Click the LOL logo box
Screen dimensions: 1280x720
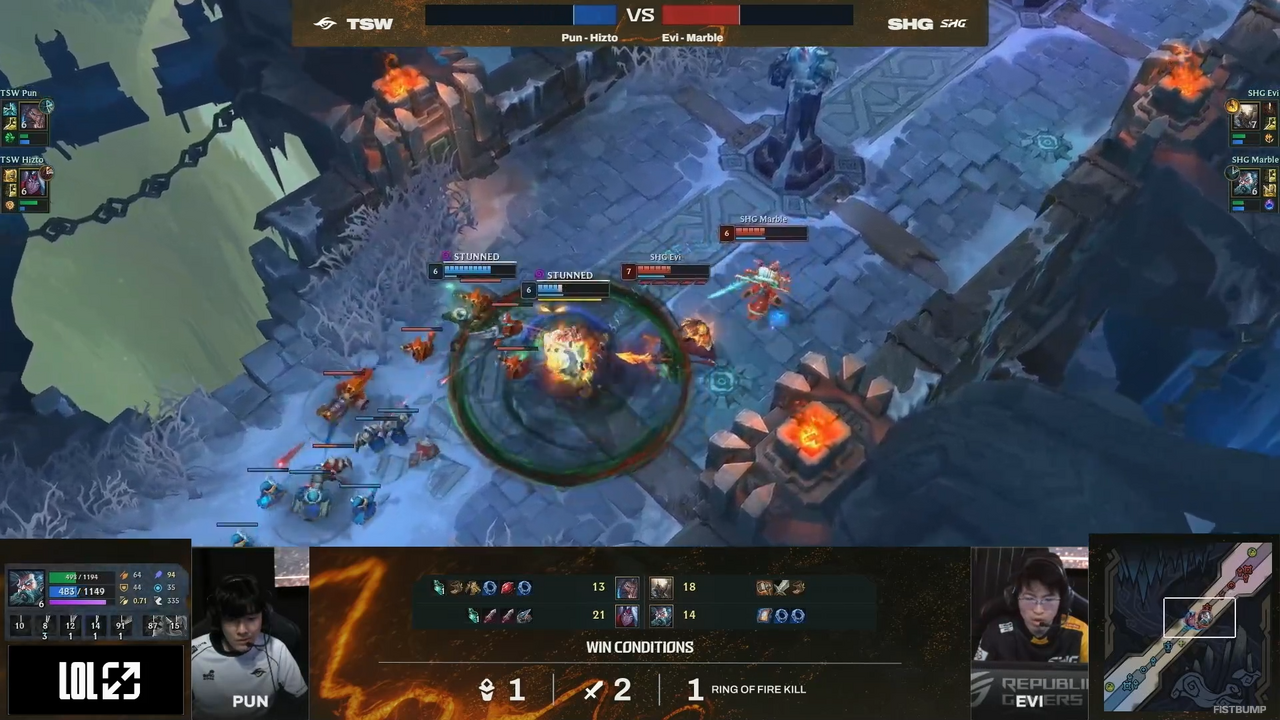click(x=99, y=681)
